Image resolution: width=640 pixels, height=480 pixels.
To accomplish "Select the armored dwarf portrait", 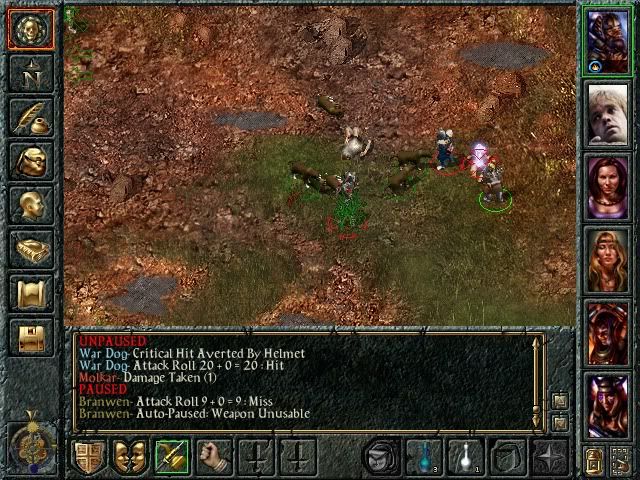I will tap(608, 40).
